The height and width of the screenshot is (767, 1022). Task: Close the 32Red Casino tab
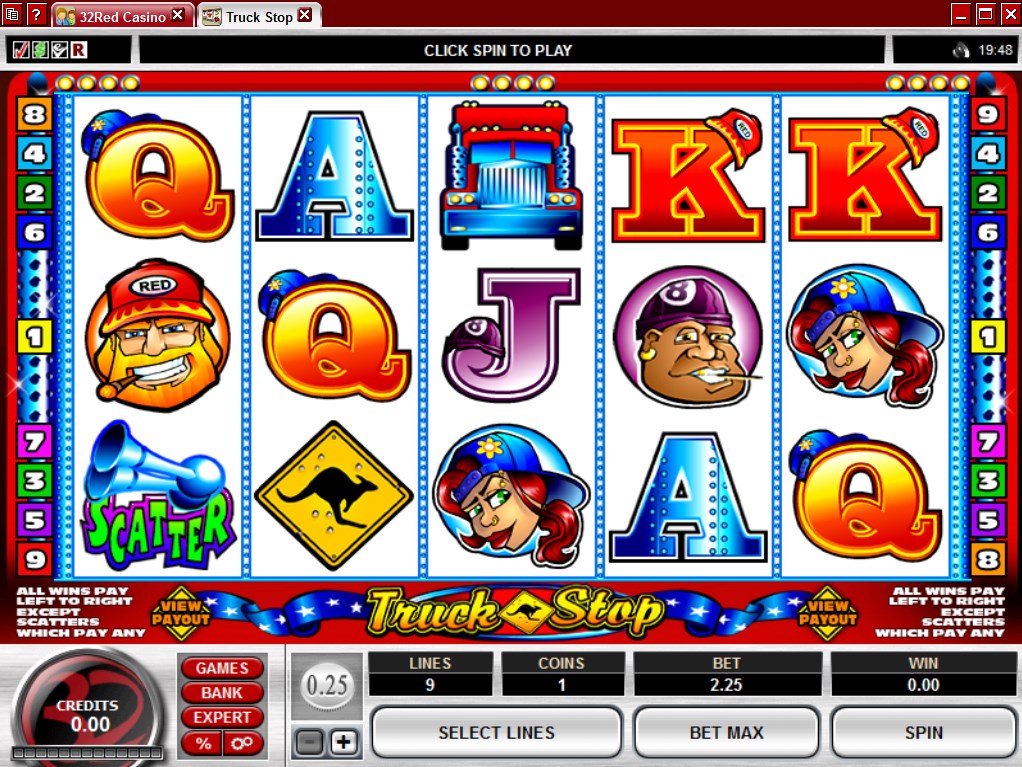(x=178, y=15)
